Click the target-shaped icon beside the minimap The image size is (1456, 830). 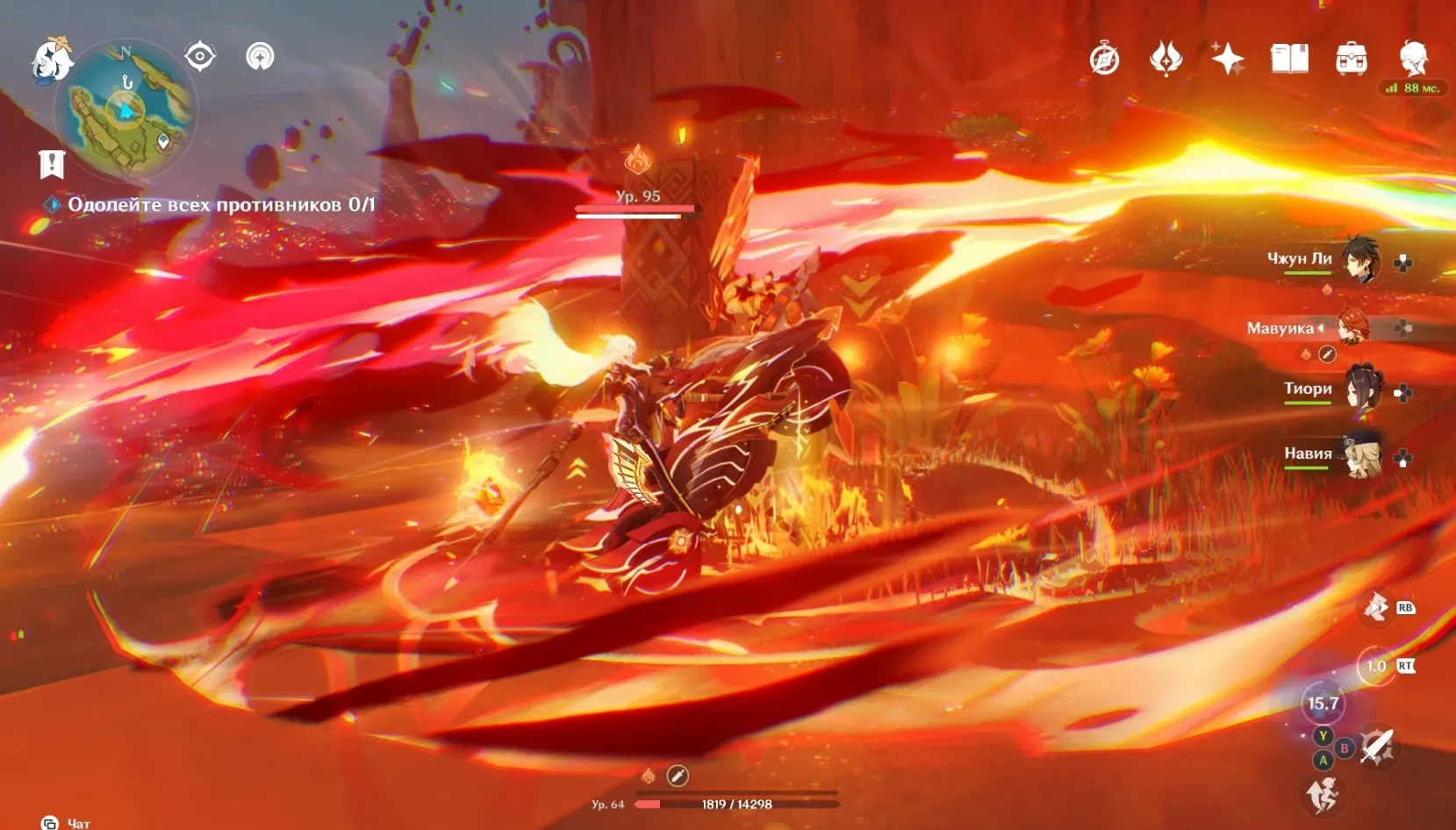[x=200, y=57]
